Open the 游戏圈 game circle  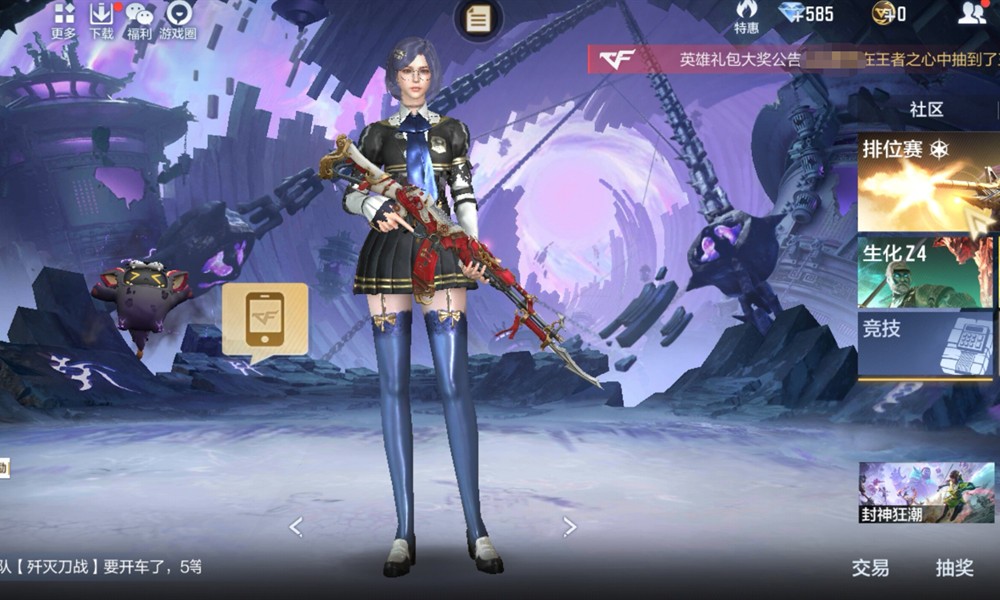point(179,18)
